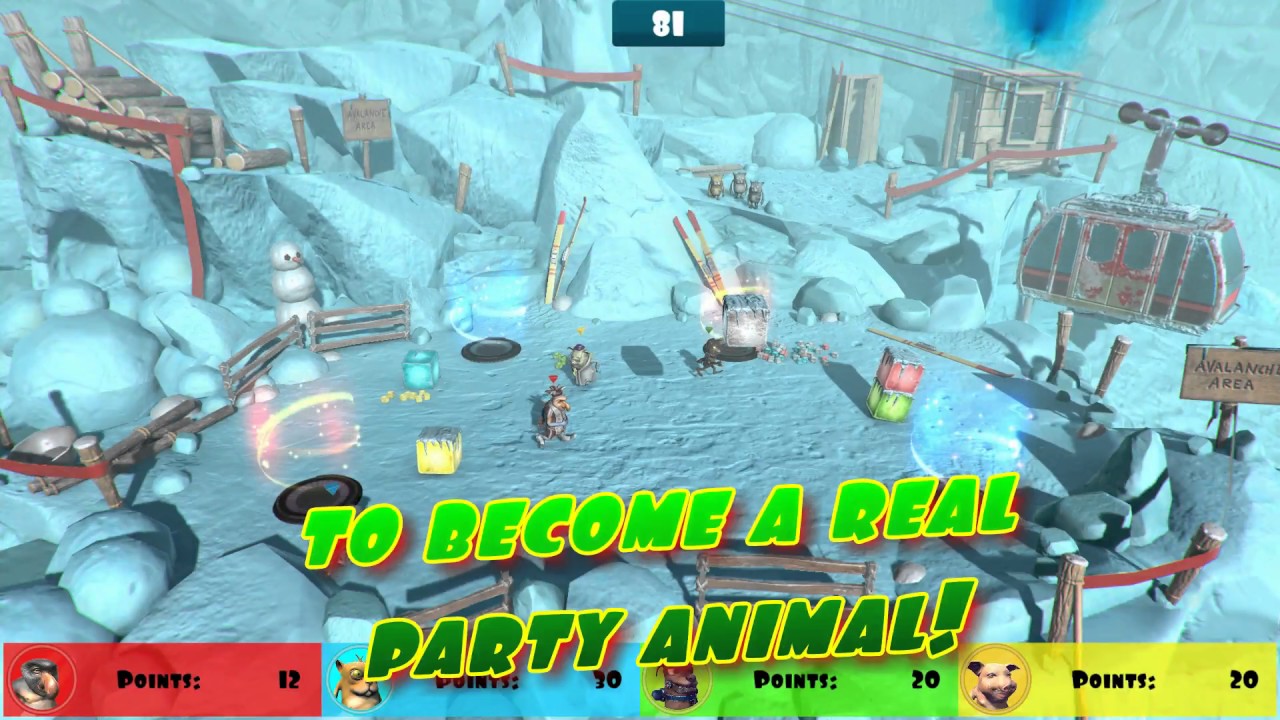Click the snowman on the left slope
The width and height of the screenshot is (1280, 720).
291,280
